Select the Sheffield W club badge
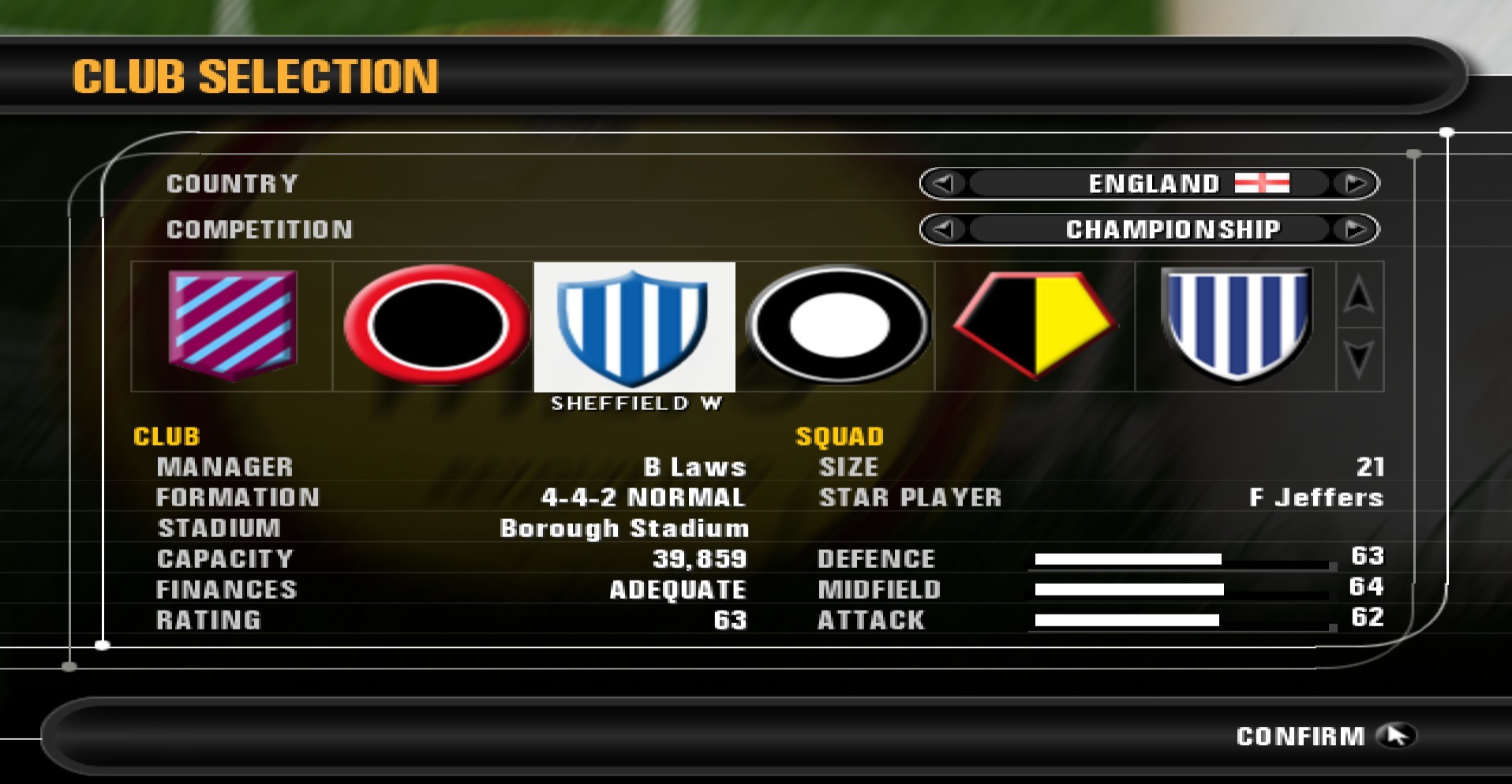This screenshot has width=1512, height=784. 634,326
